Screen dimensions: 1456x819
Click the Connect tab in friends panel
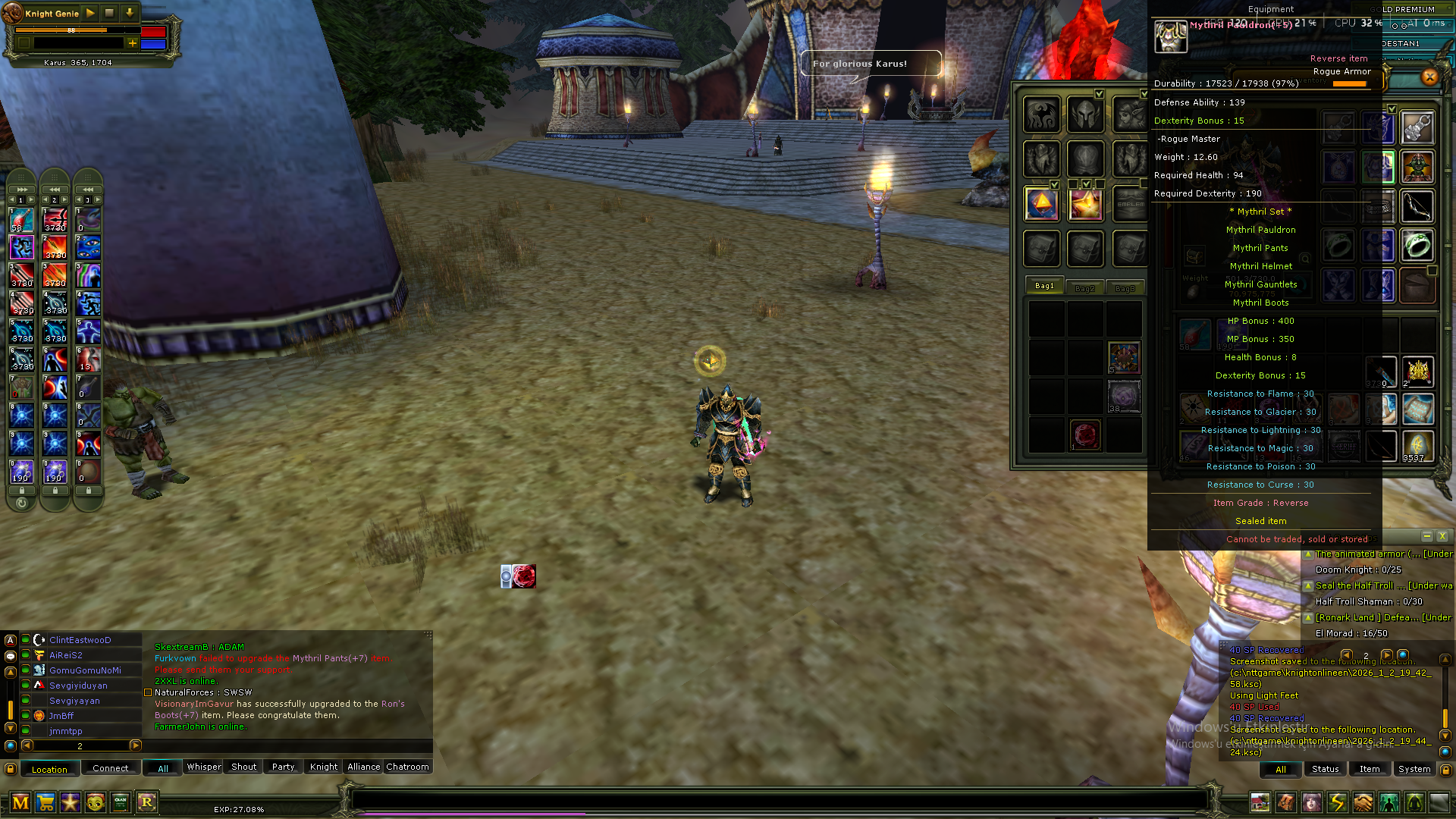point(111,768)
